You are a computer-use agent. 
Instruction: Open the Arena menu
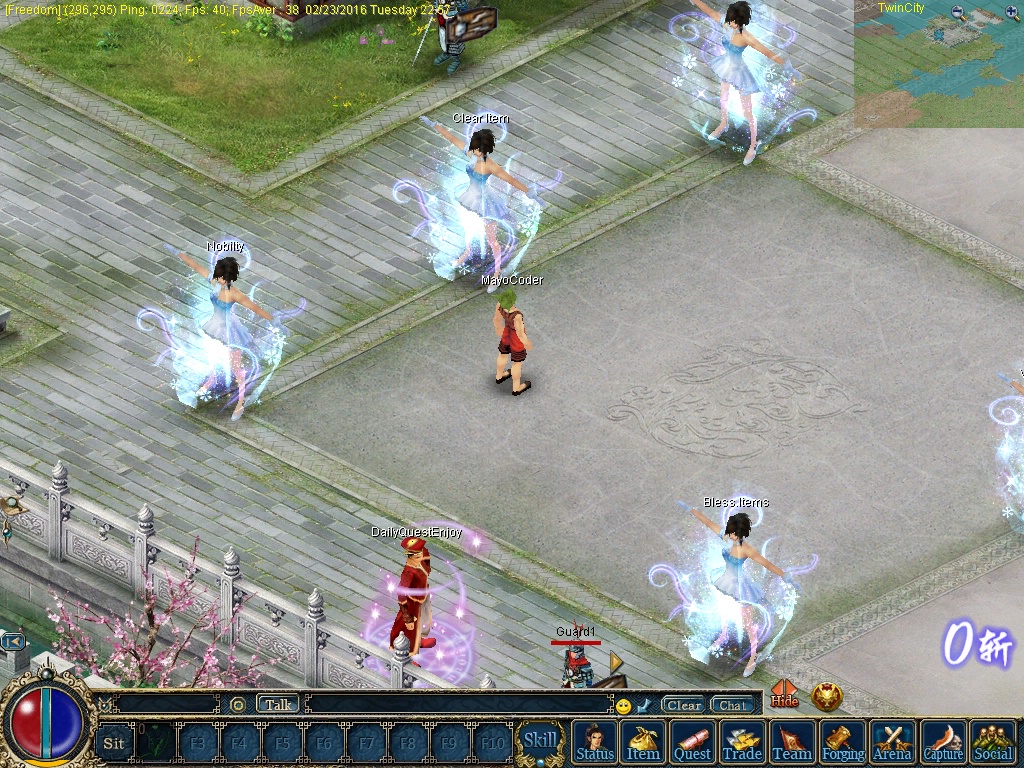[x=892, y=742]
